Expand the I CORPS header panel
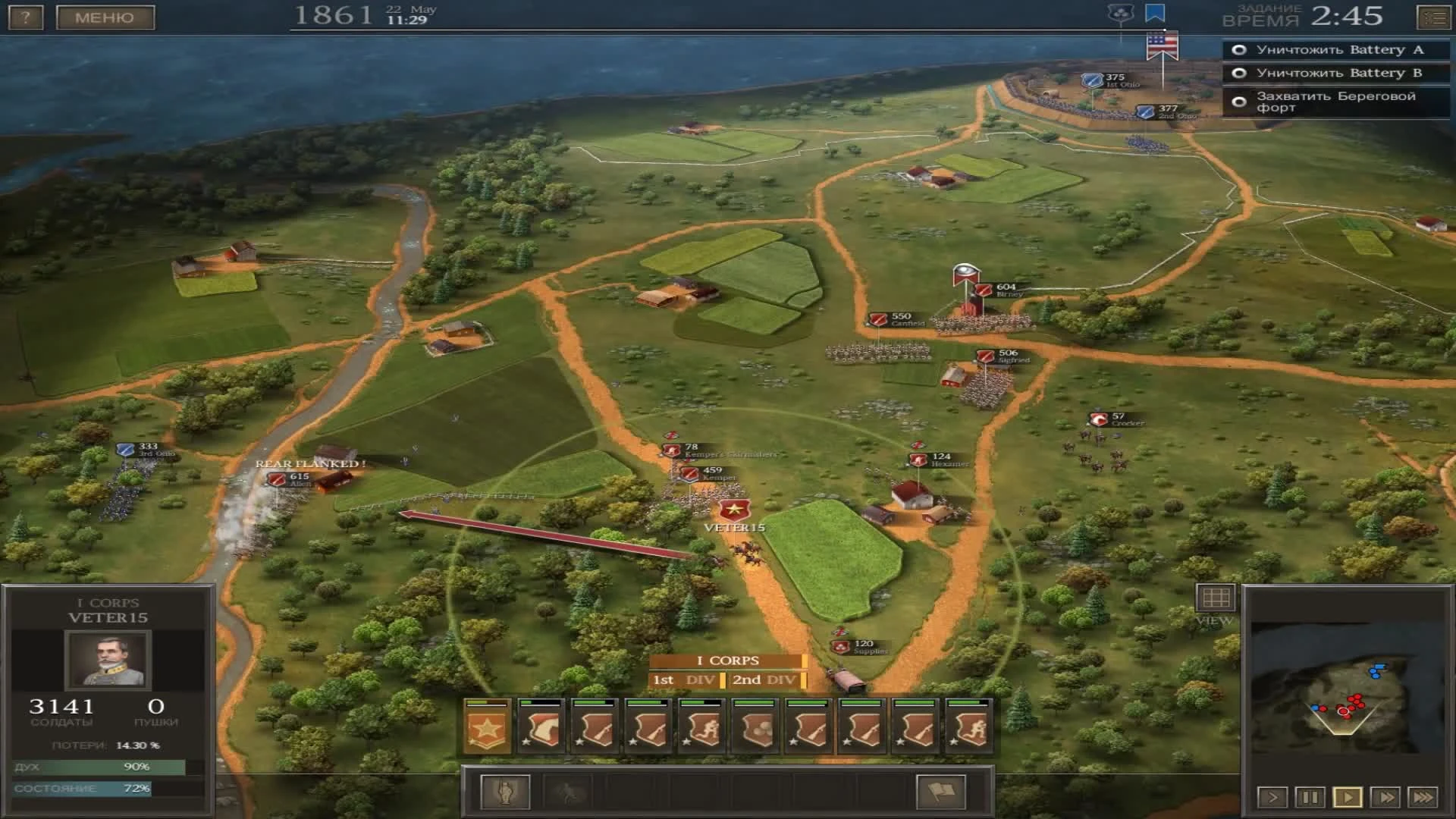Screen dimensions: 1456x819 730,661
